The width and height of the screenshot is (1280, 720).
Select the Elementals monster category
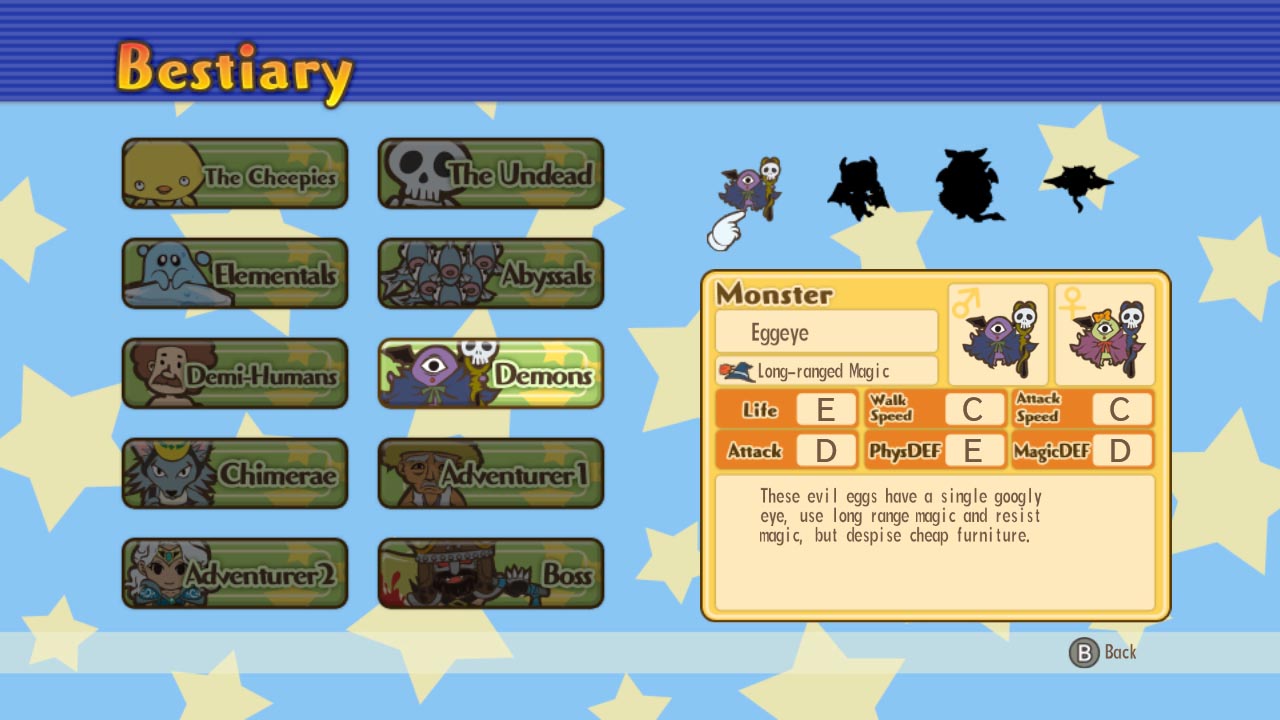[234, 272]
